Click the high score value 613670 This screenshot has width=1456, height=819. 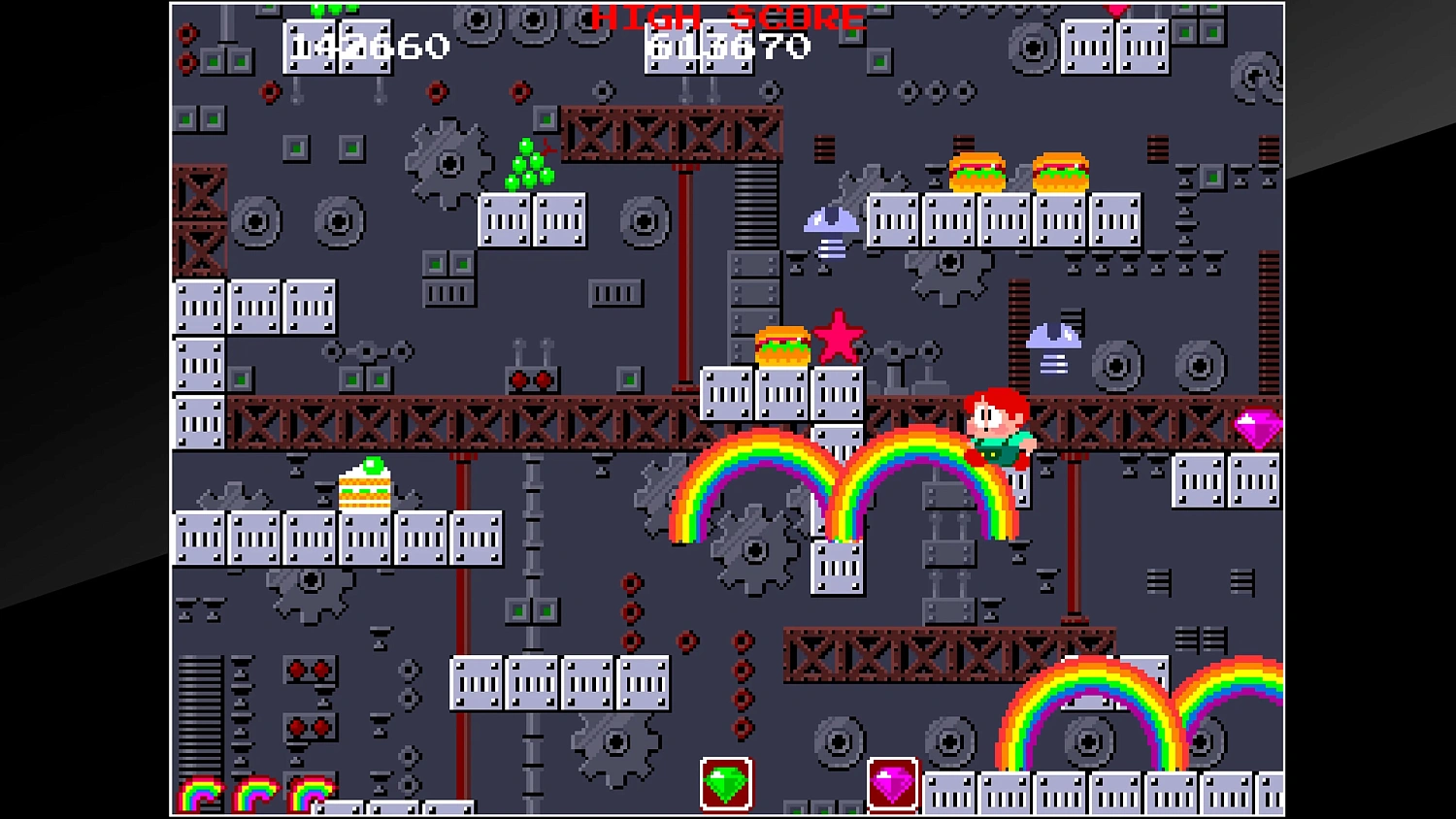726,45
